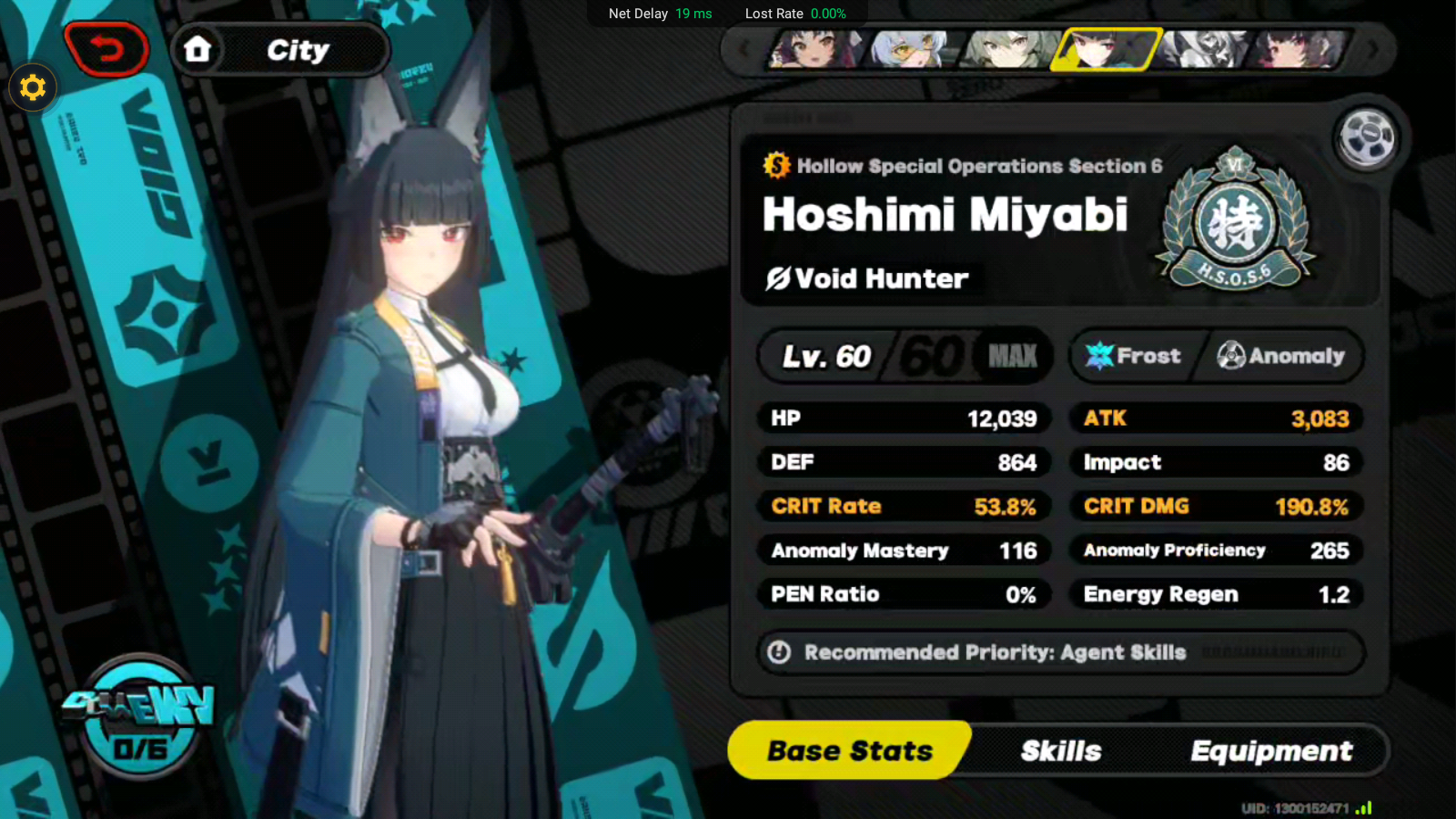Screen dimensions: 1456x819
Task: Click the red return arrow icon
Action: 107,50
